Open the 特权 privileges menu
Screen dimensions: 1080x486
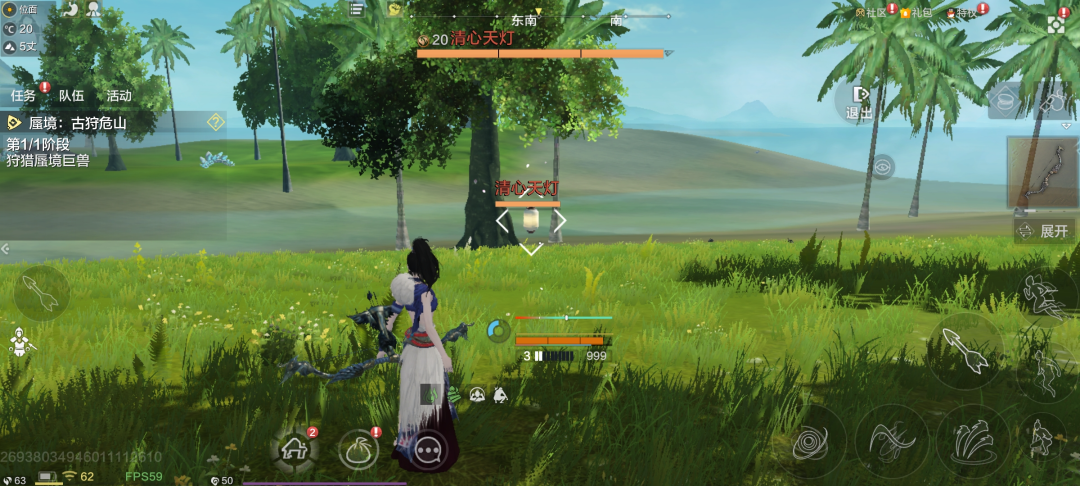tap(964, 12)
